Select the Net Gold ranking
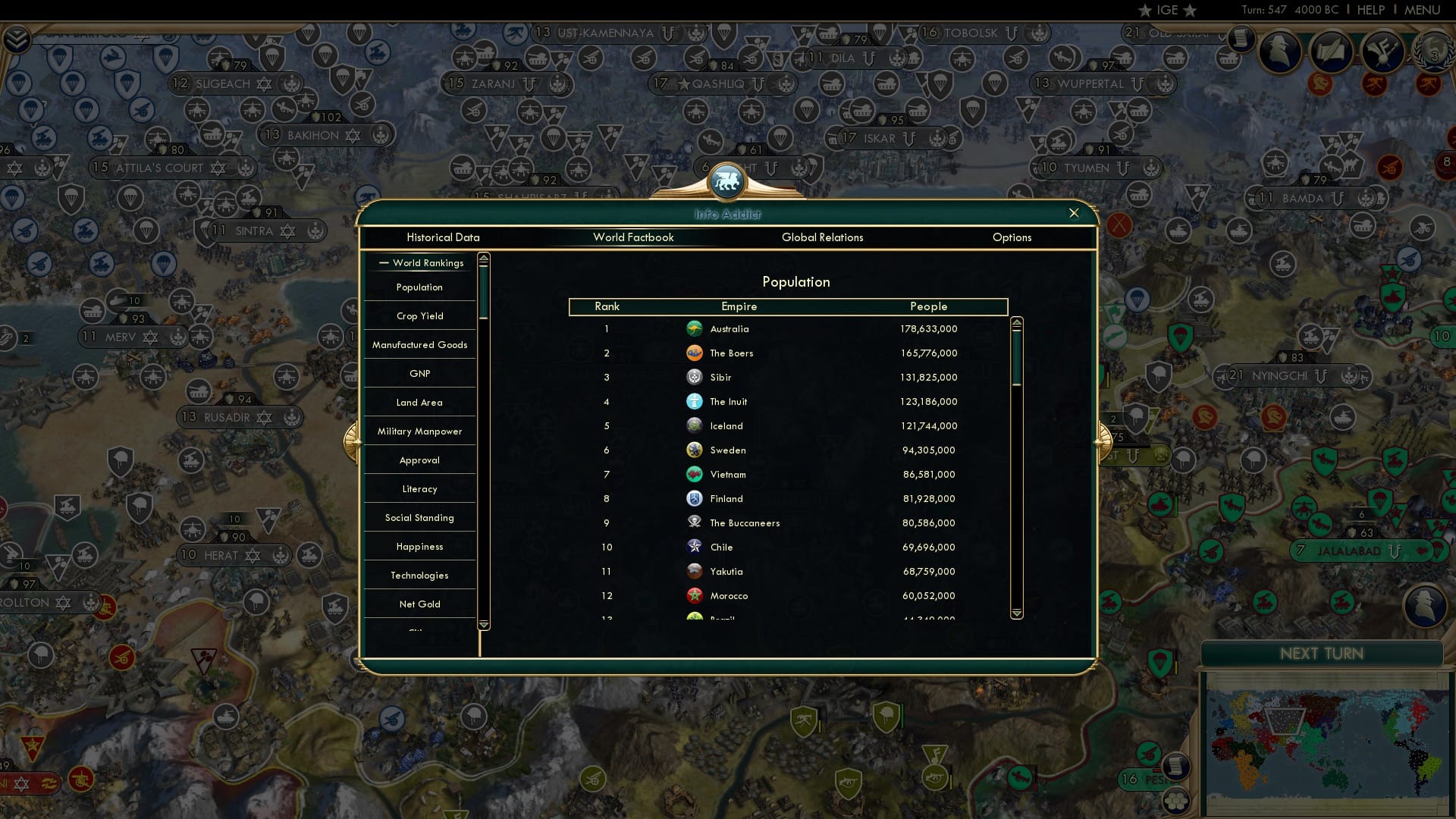1456x819 pixels. (419, 604)
